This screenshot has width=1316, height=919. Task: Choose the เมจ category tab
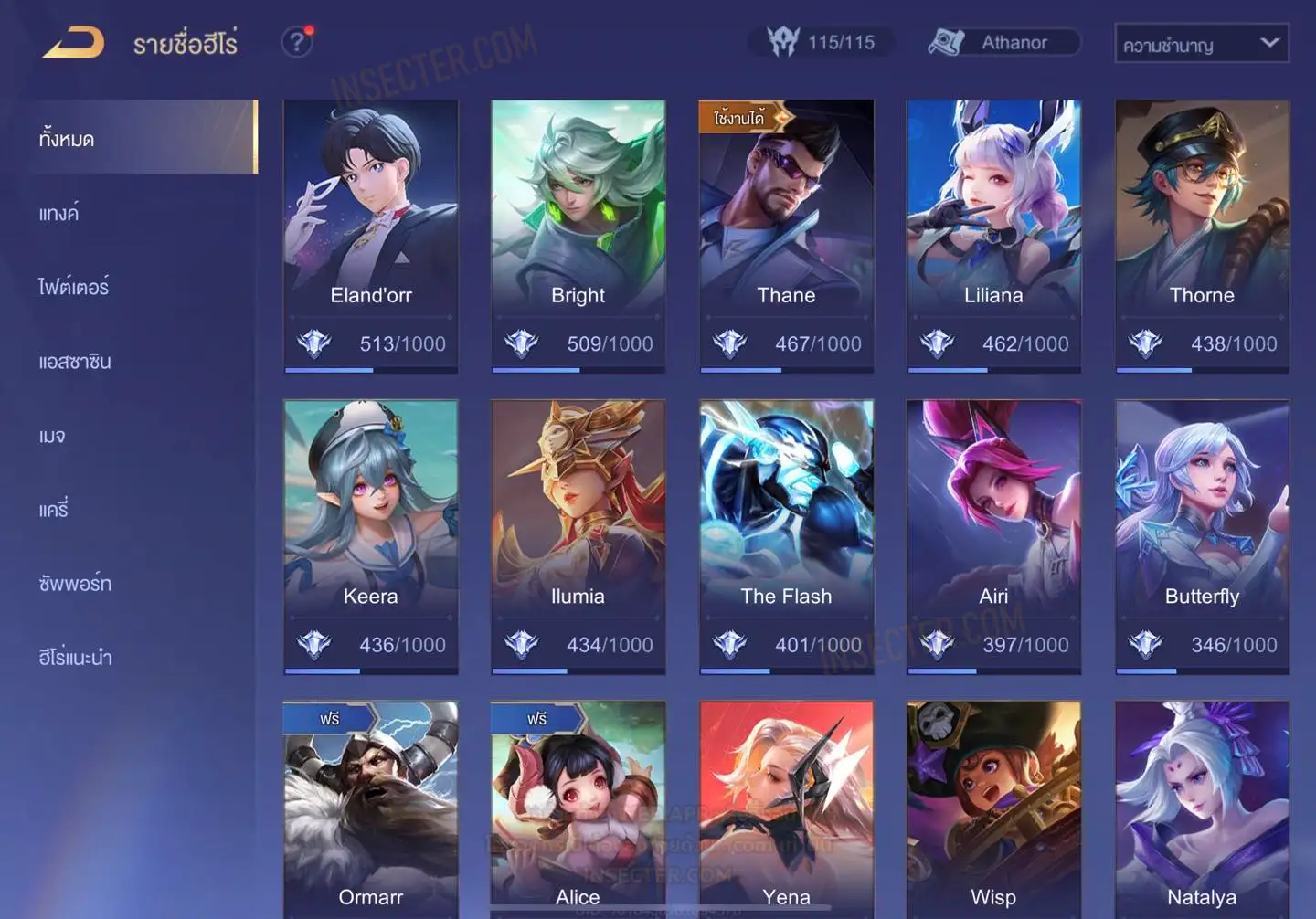click(x=52, y=436)
